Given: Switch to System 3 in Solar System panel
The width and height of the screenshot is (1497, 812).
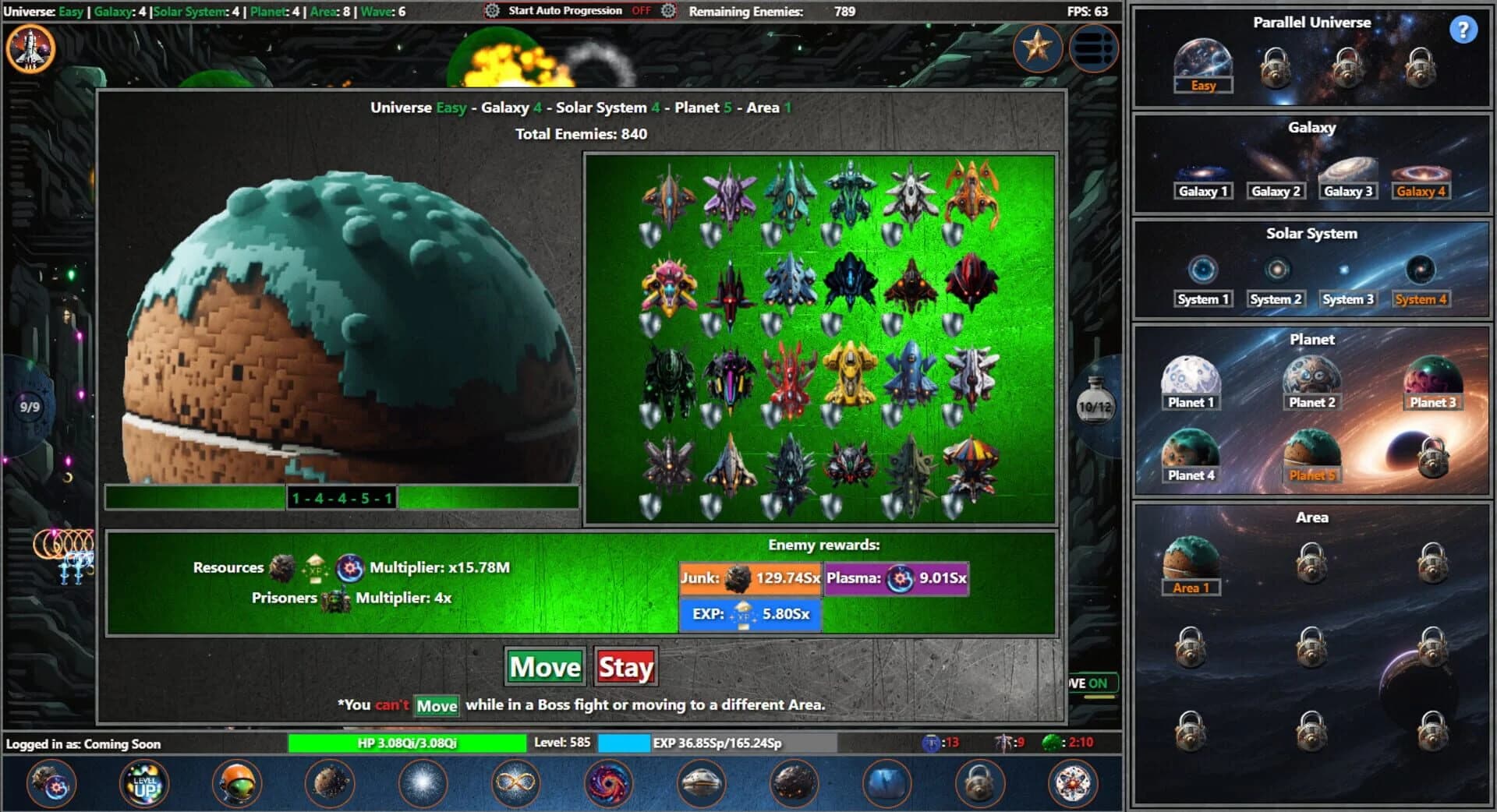Looking at the screenshot, I should click(1348, 298).
